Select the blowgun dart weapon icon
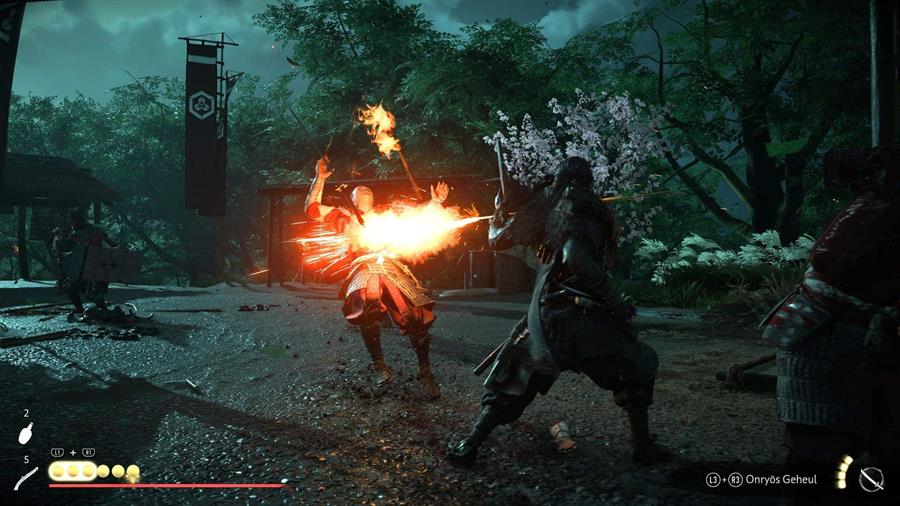 click(x=25, y=478)
